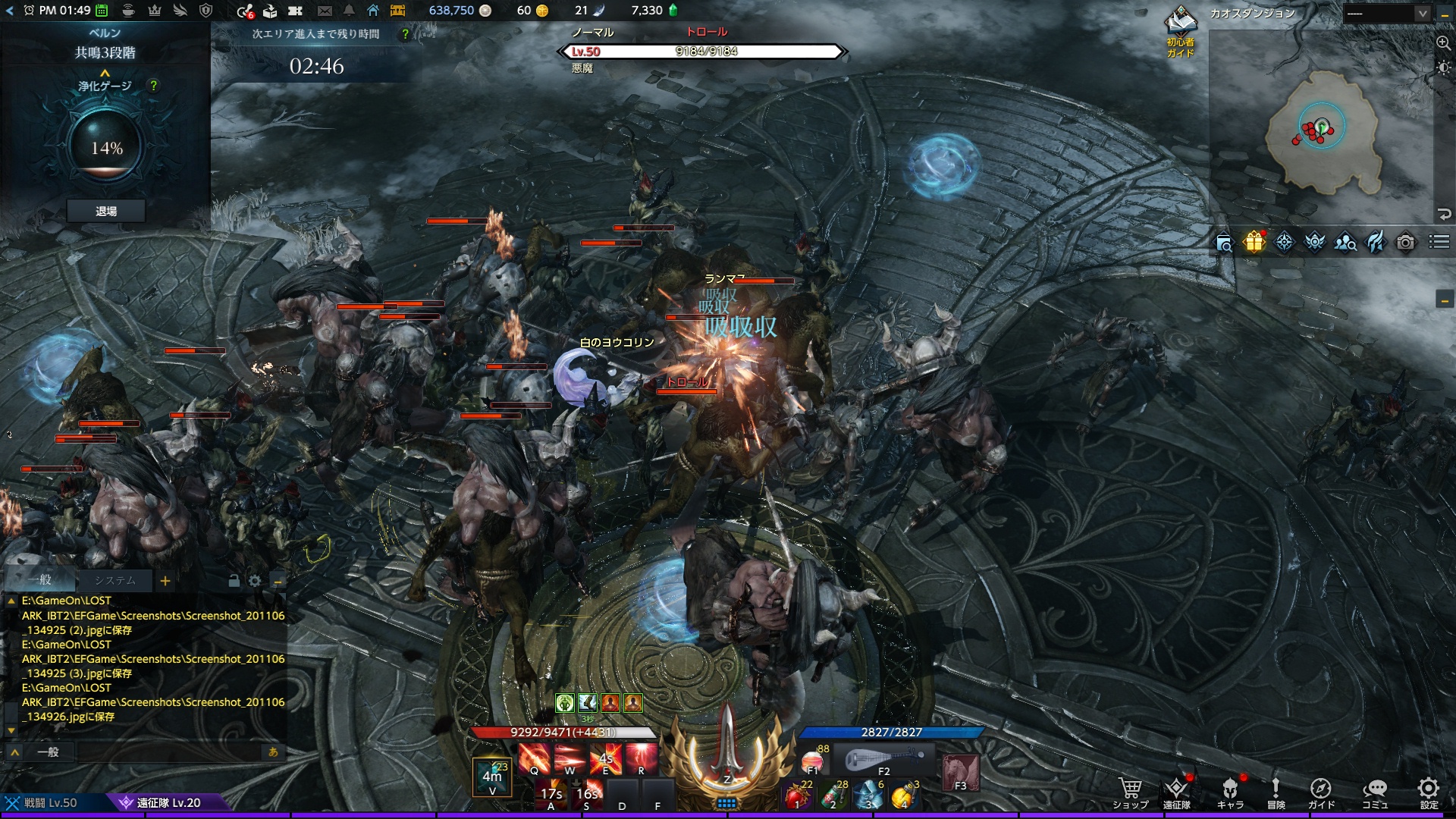Click the 浄化ゲージ help question mark

click(x=154, y=86)
